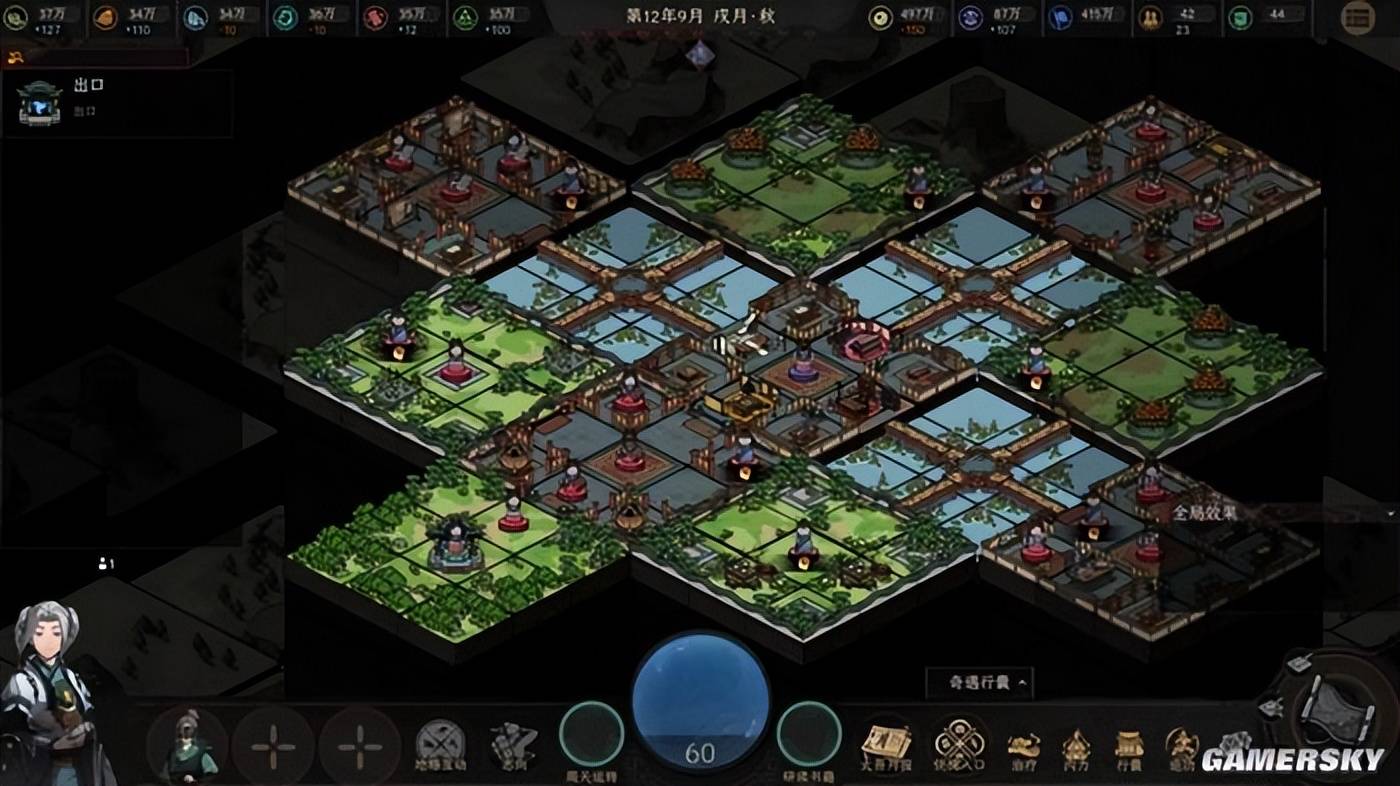Image resolution: width=1400 pixels, height=786 pixels.
Task: Click the 快捷入口 shortcut entry icon
Action: (958, 744)
